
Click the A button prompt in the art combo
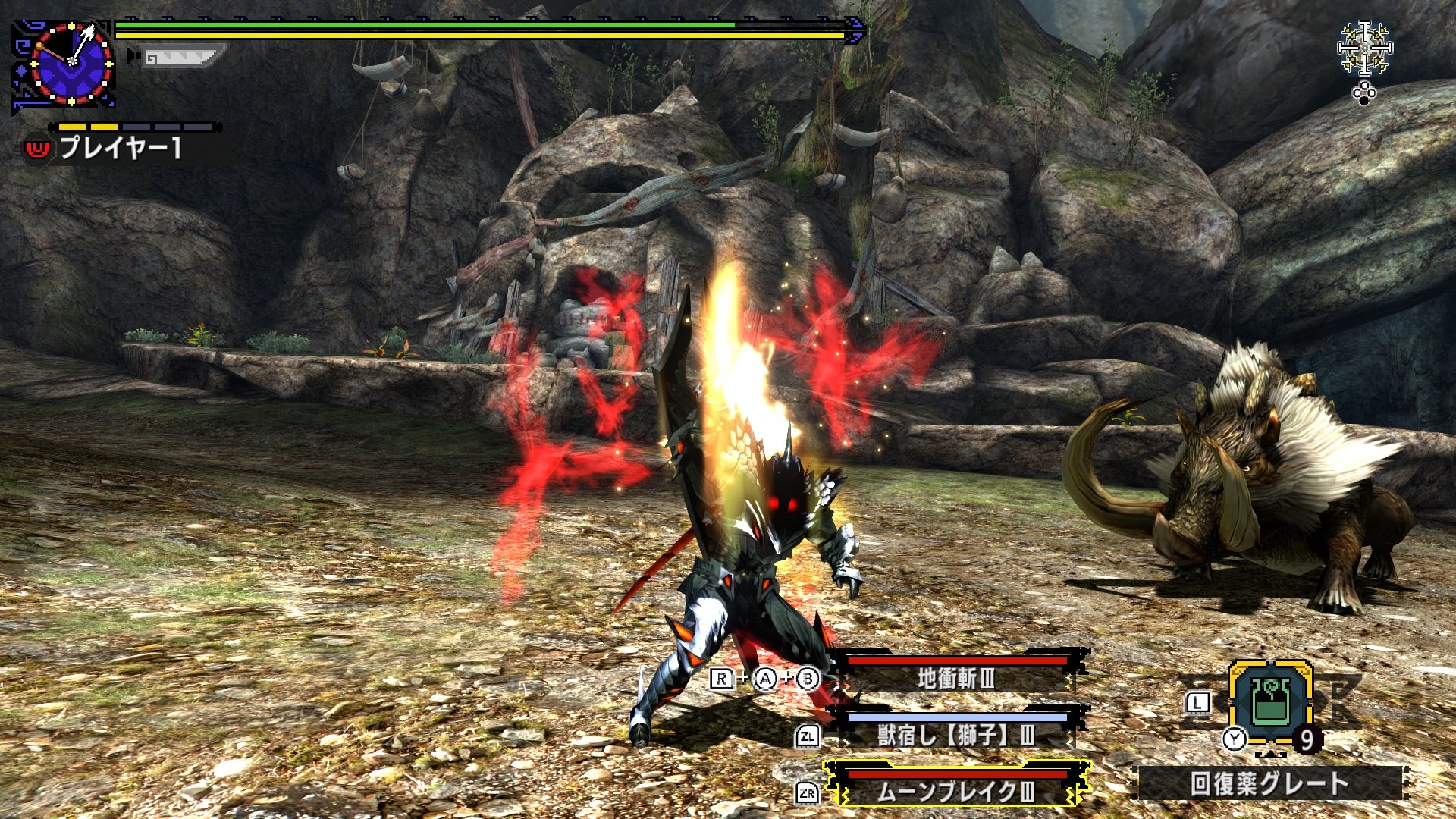[x=764, y=679]
